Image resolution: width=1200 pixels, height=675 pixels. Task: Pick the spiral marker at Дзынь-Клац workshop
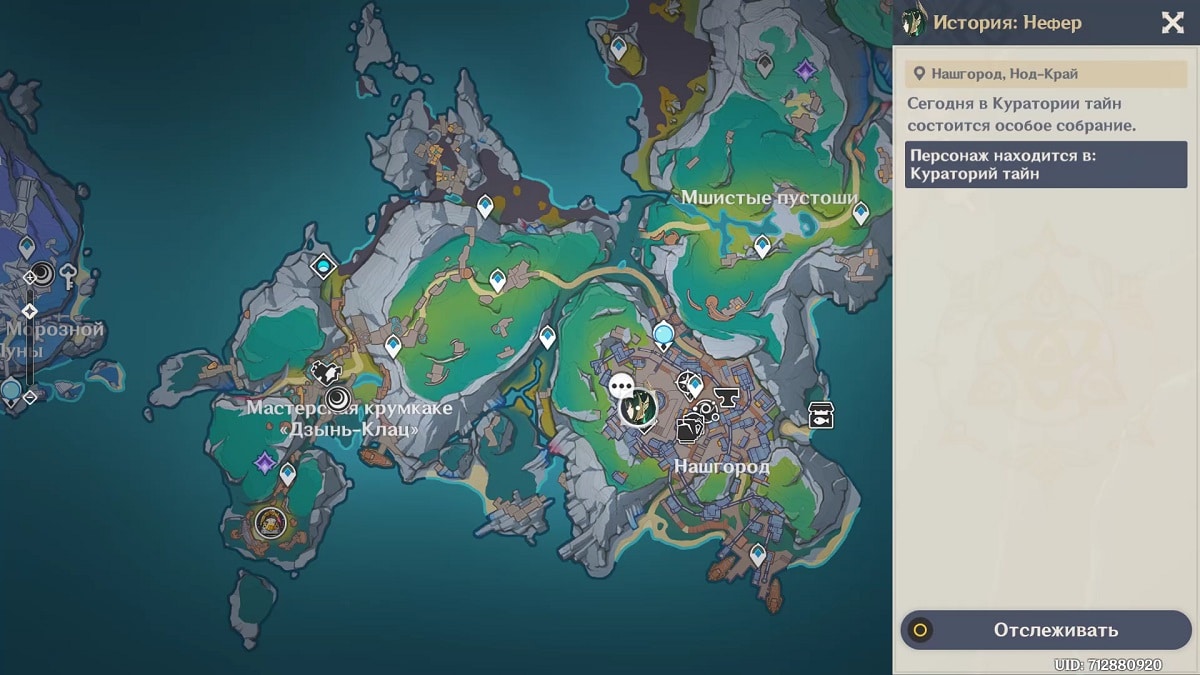pos(338,398)
